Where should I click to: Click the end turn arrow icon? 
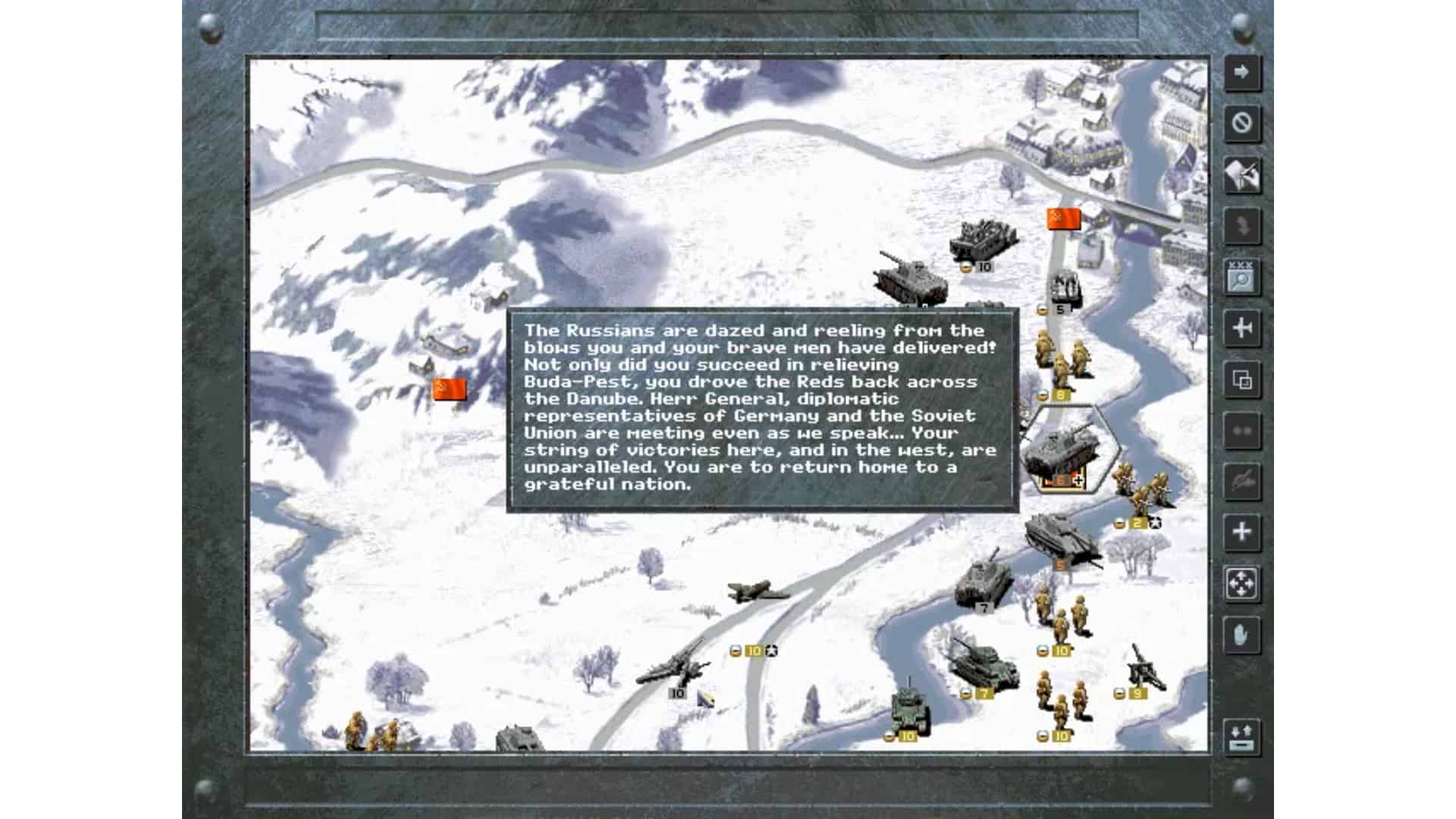(1242, 73)
